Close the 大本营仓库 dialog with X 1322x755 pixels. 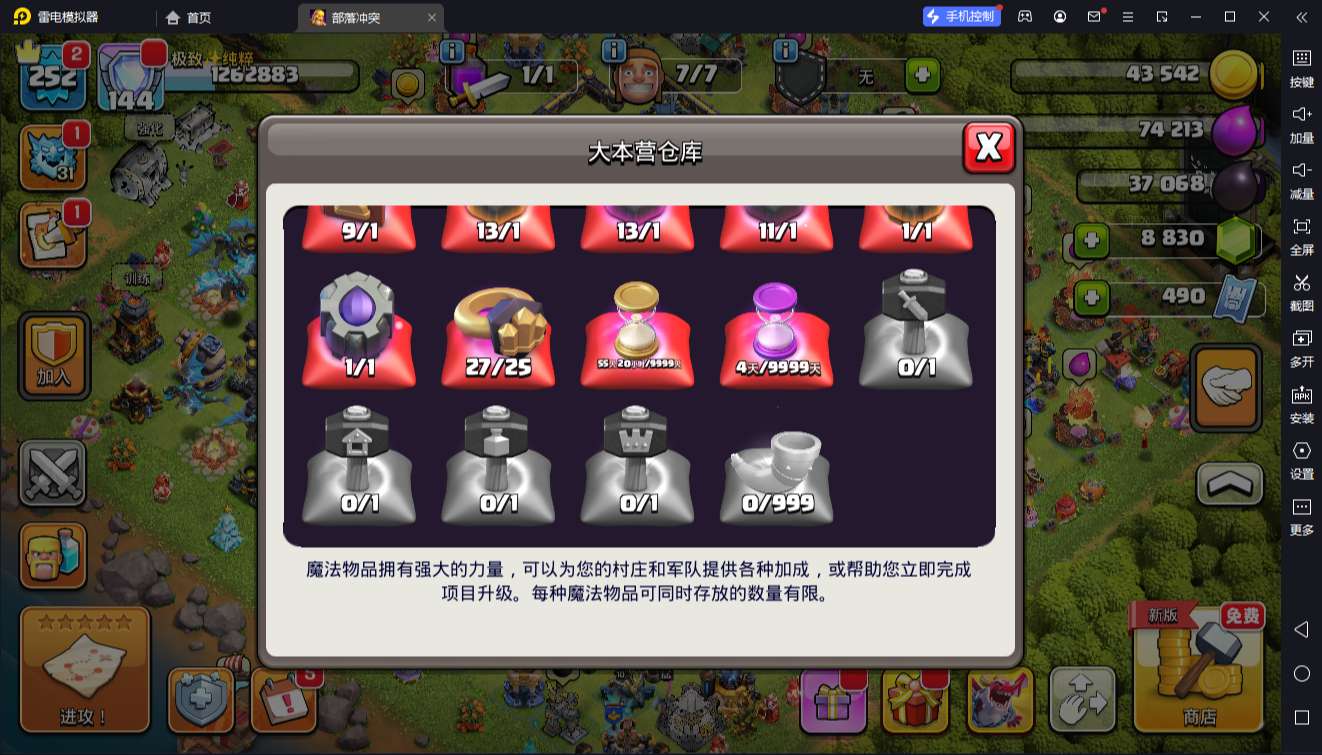click(x=988, y=146)
